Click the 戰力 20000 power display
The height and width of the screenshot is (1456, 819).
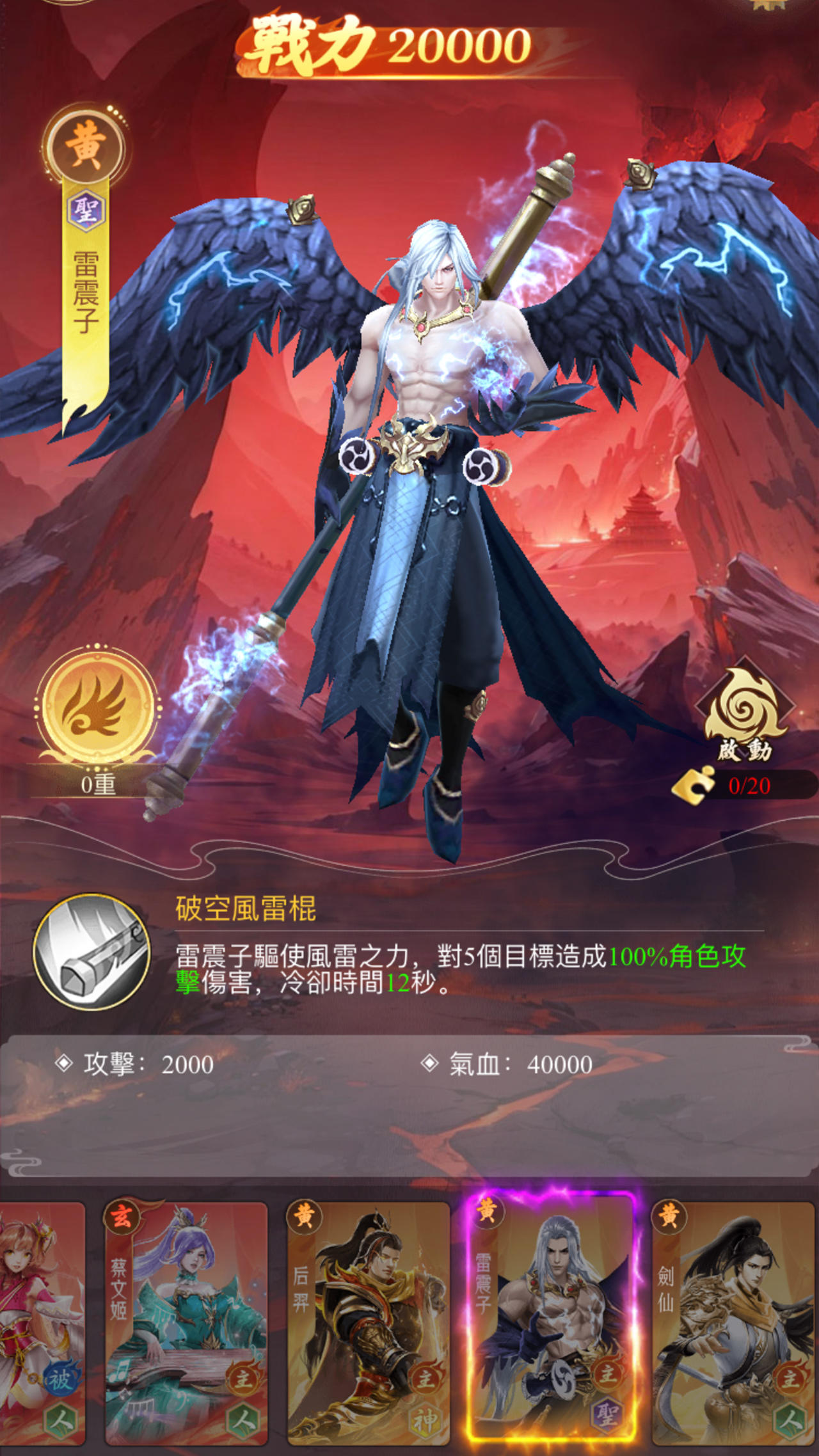pos(384,44)
